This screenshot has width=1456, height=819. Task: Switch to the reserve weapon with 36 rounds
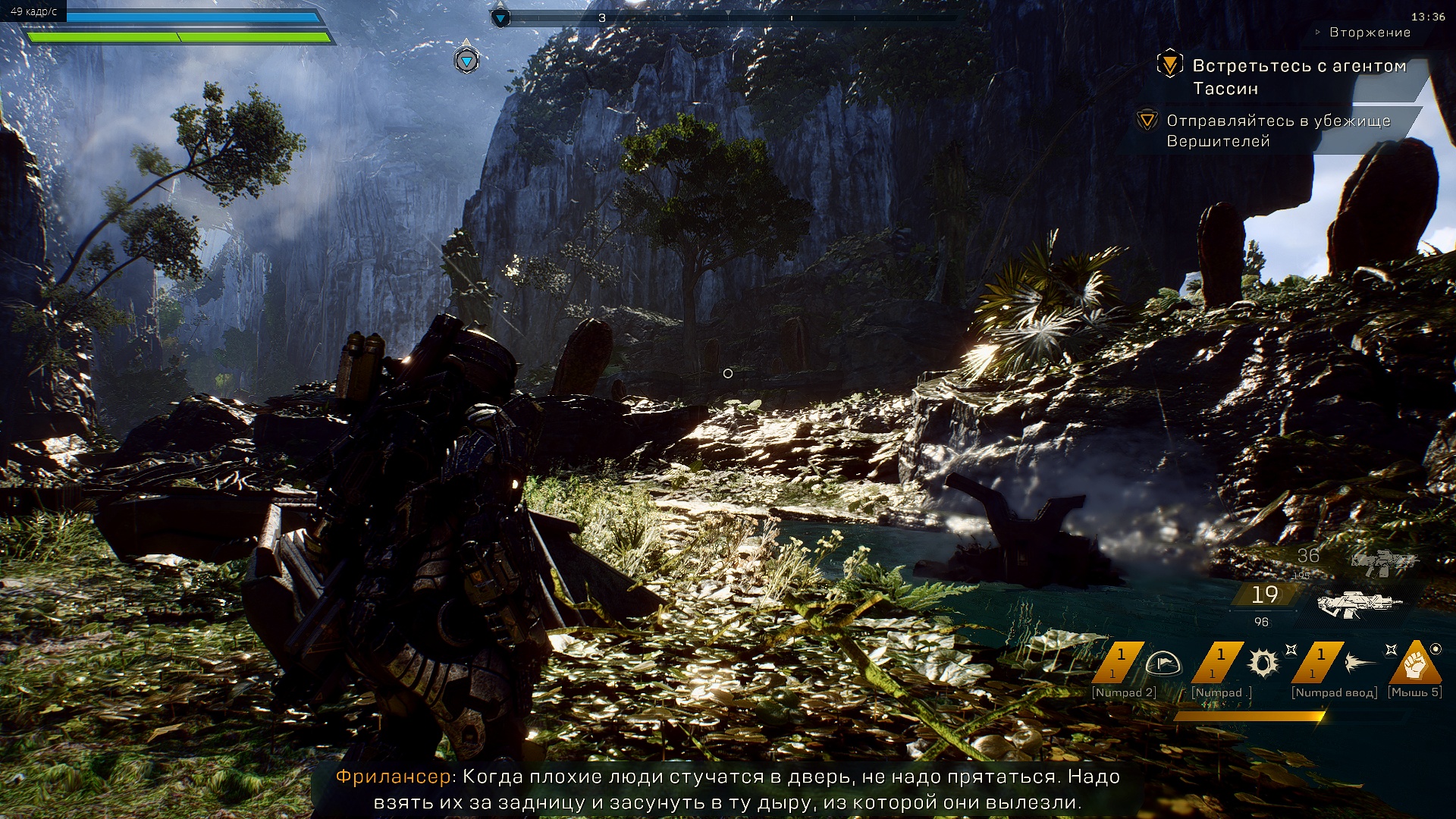tap(1383, 562)
